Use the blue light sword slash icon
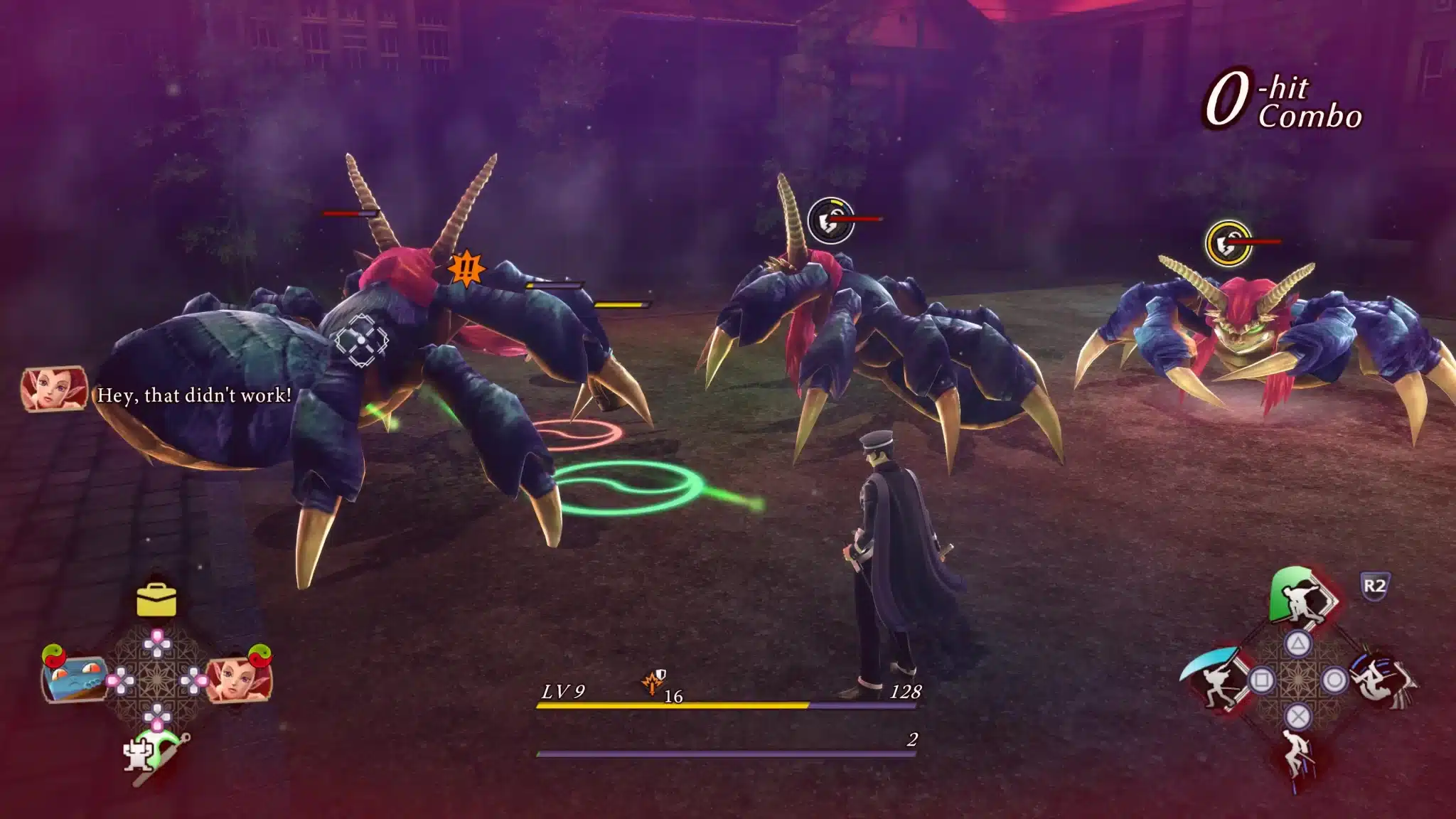 tap(1214, 680)
